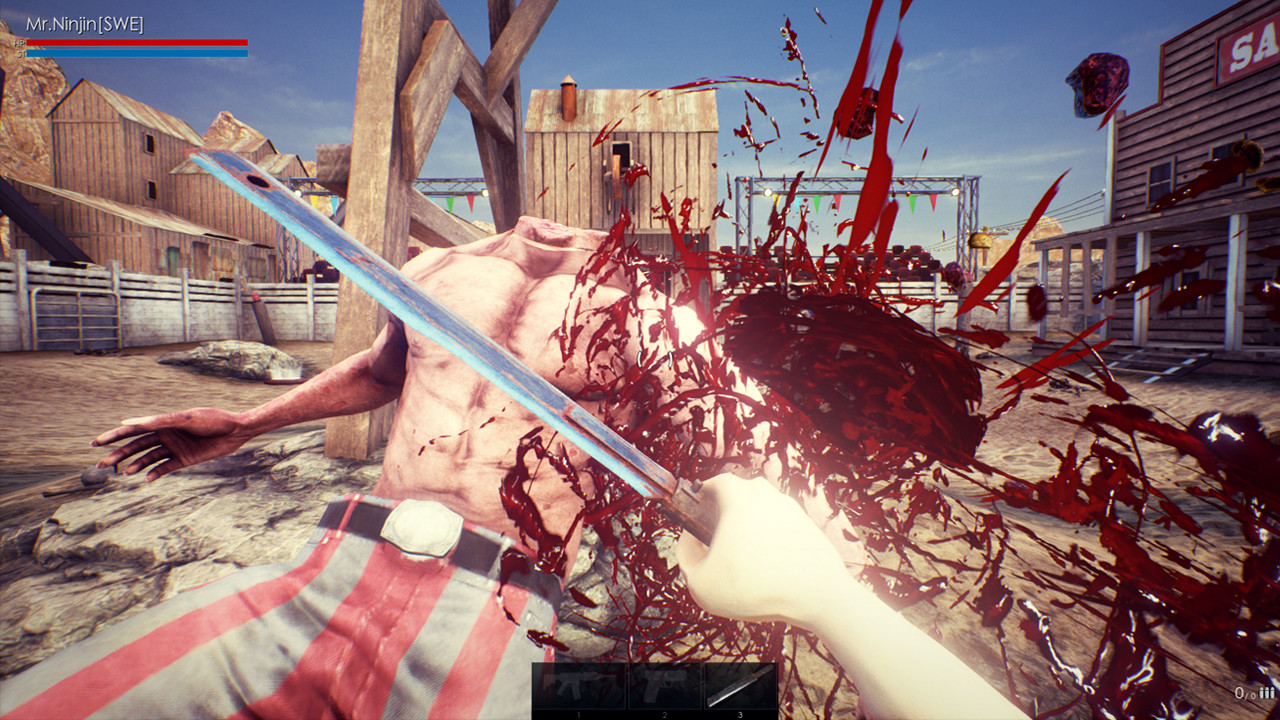Select hotbar tab labeled 1

tap(578, 714)
